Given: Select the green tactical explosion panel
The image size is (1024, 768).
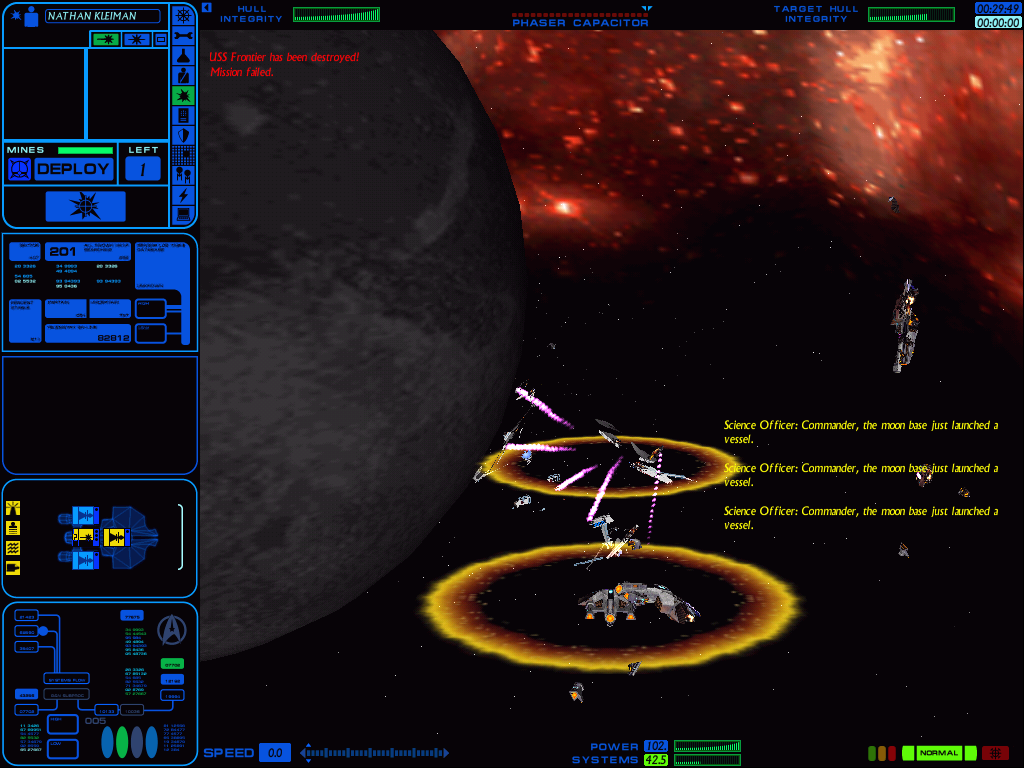Looking at the screenshot, I should 183,95.
